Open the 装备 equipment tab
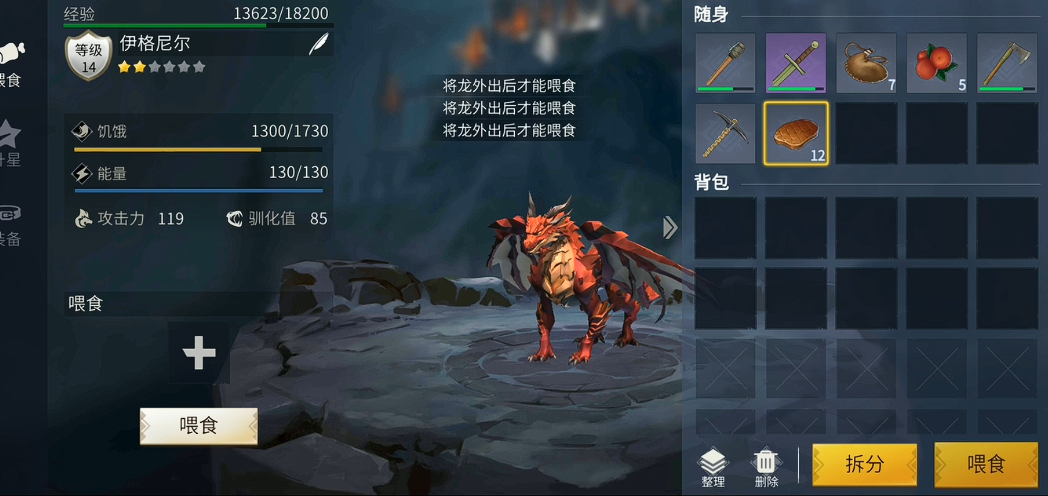 coord(10,224)
